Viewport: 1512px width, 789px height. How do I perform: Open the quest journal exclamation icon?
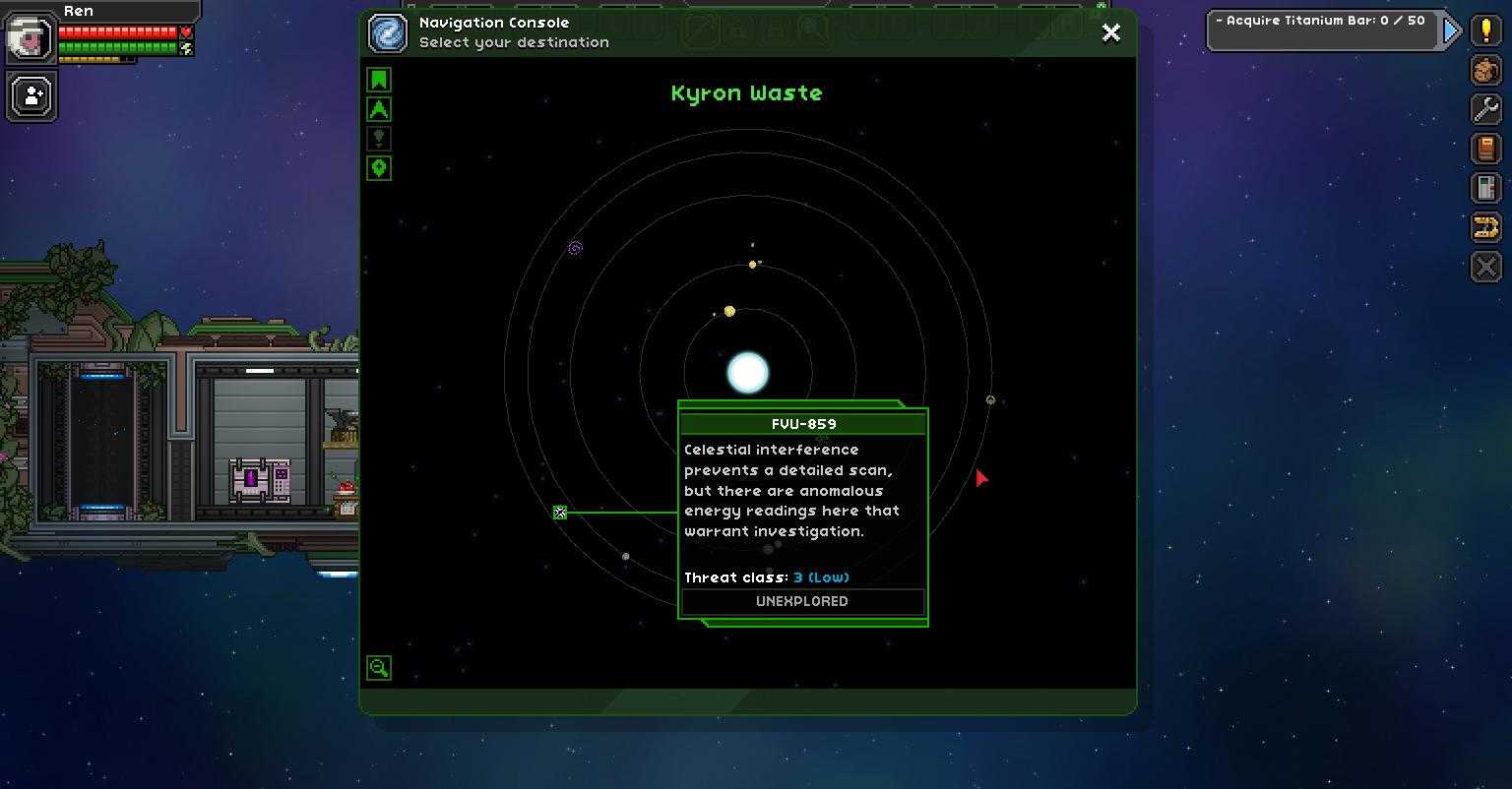tap(1486, 30)
